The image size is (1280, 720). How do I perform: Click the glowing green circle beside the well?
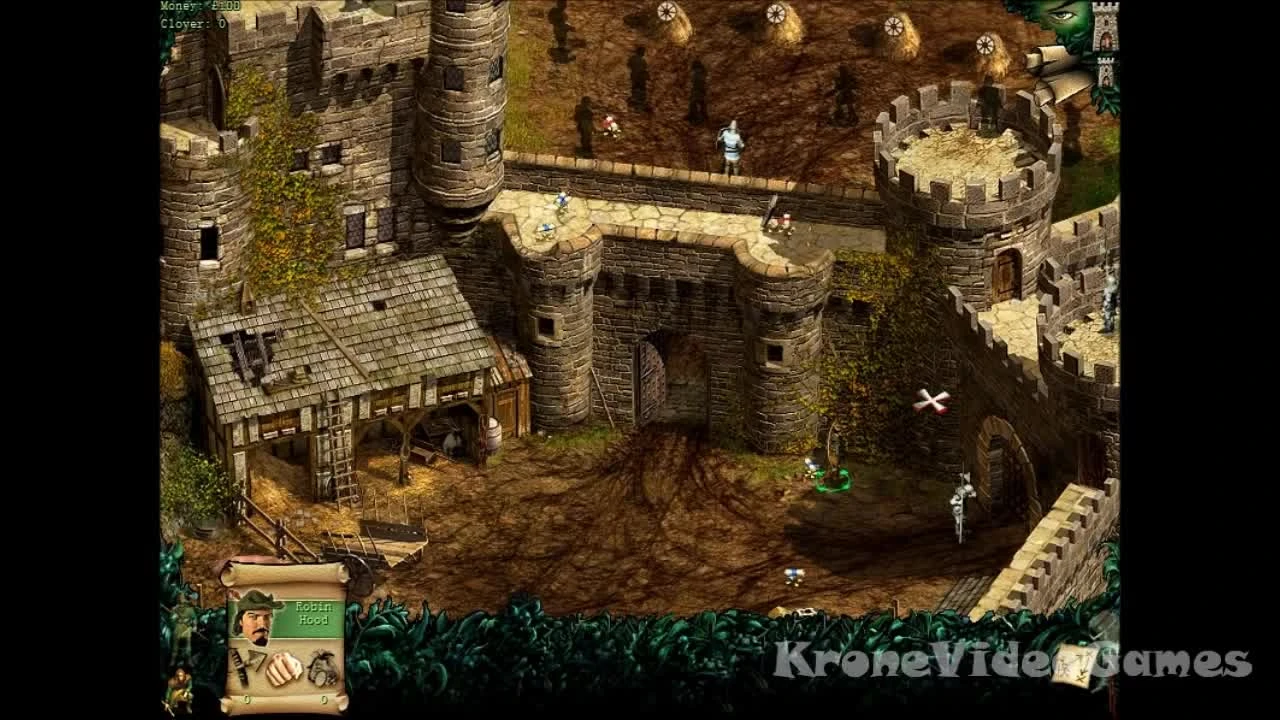831,480
